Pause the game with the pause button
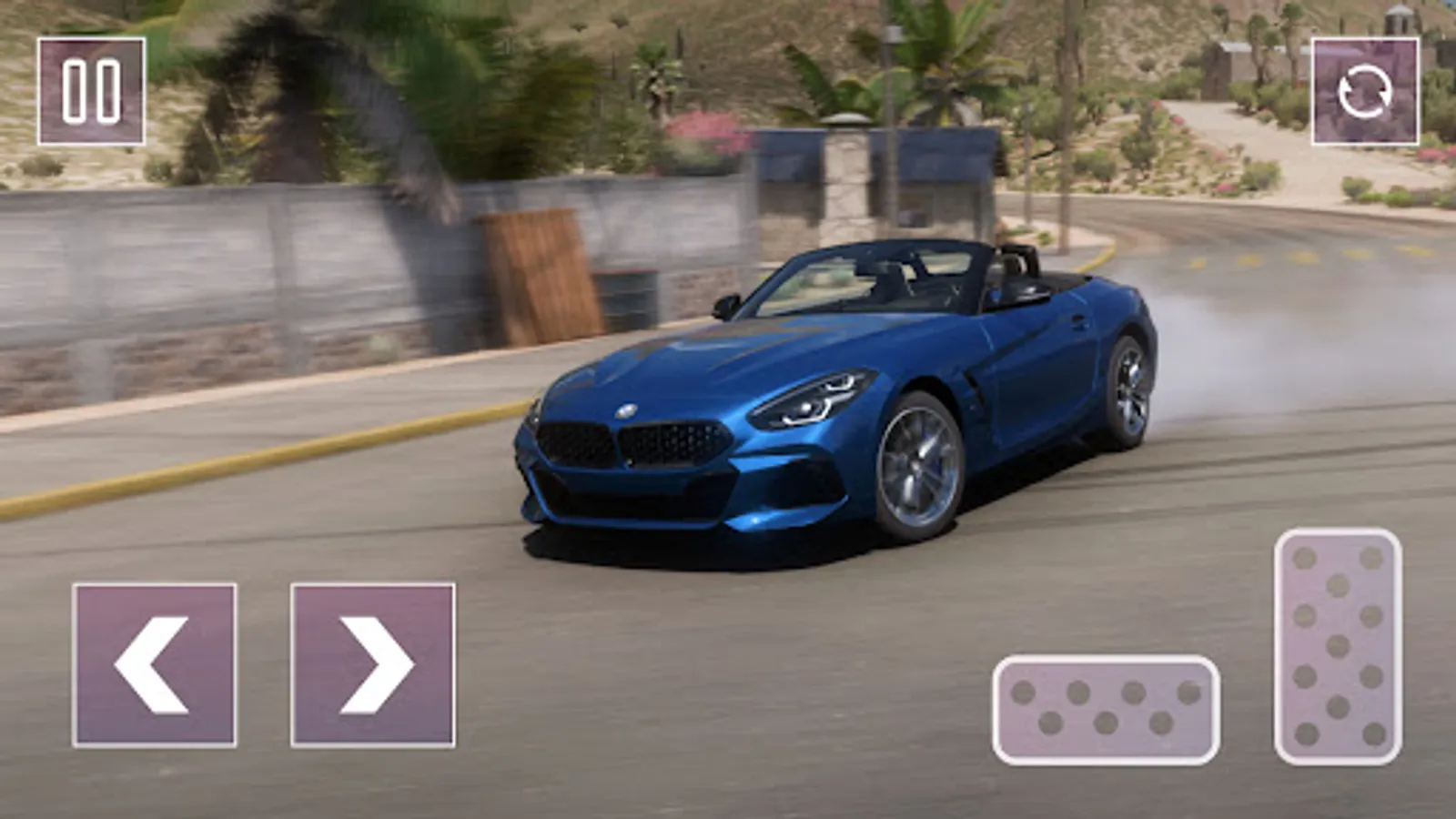Screen dimensions: 1456x819 pyautogui.click(x=91, y=91)
